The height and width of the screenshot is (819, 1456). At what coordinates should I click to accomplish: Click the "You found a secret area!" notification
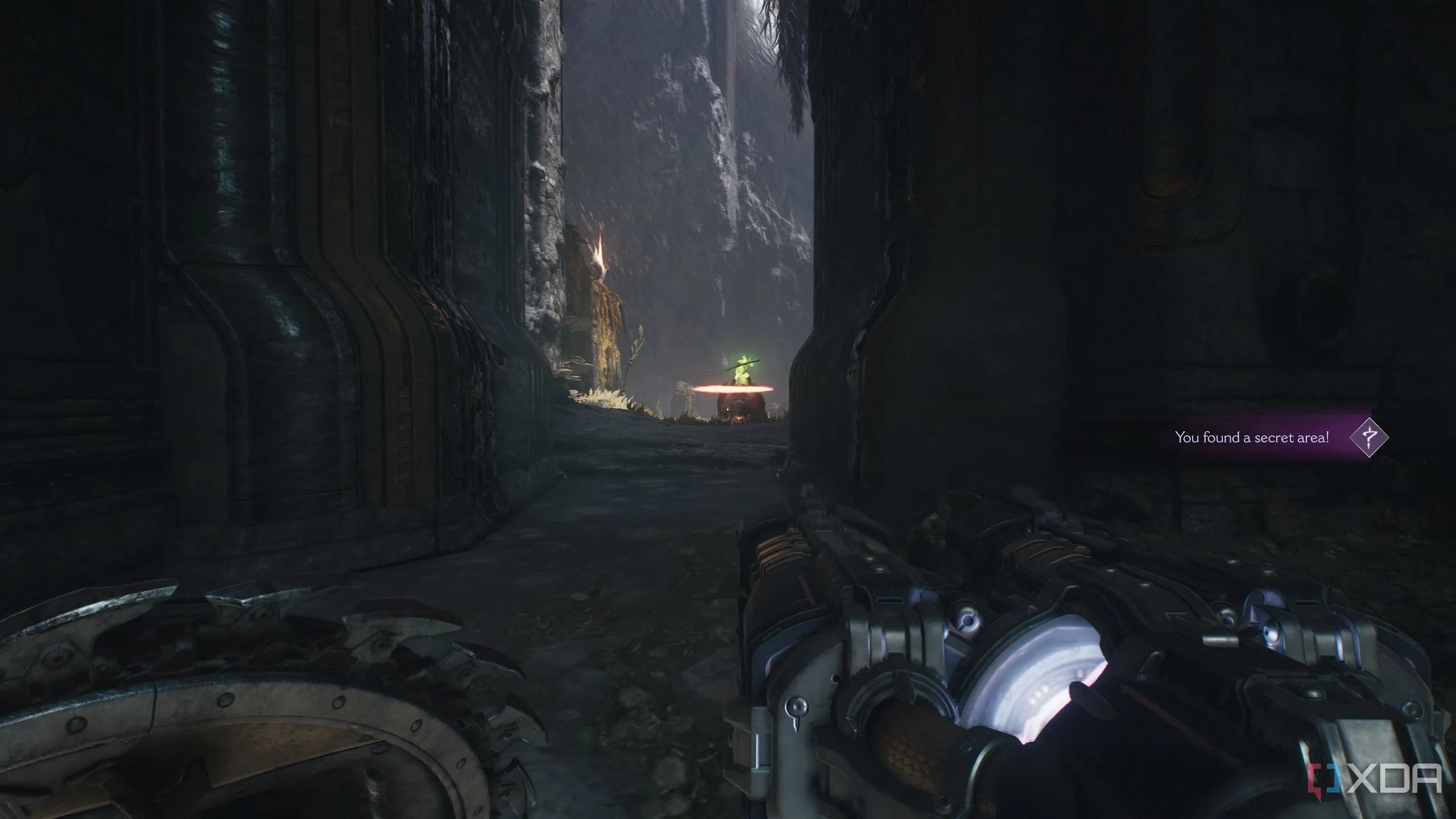(1251, 437)
